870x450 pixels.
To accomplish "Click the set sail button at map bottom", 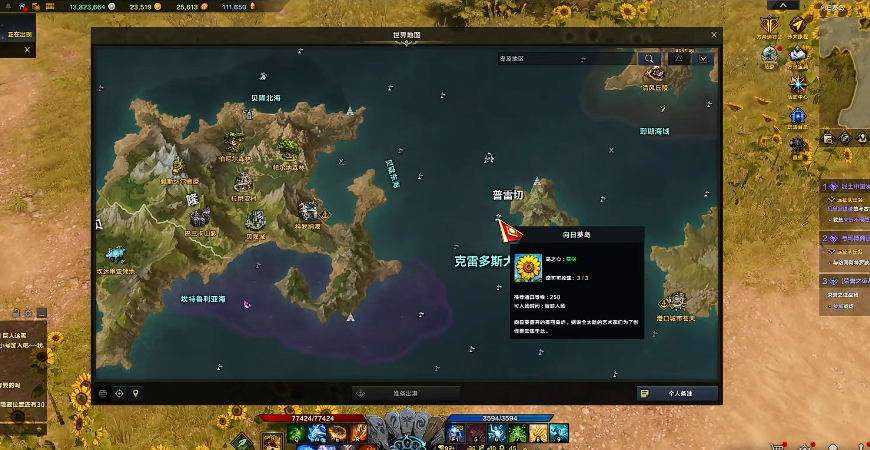I will coord(406,393).
